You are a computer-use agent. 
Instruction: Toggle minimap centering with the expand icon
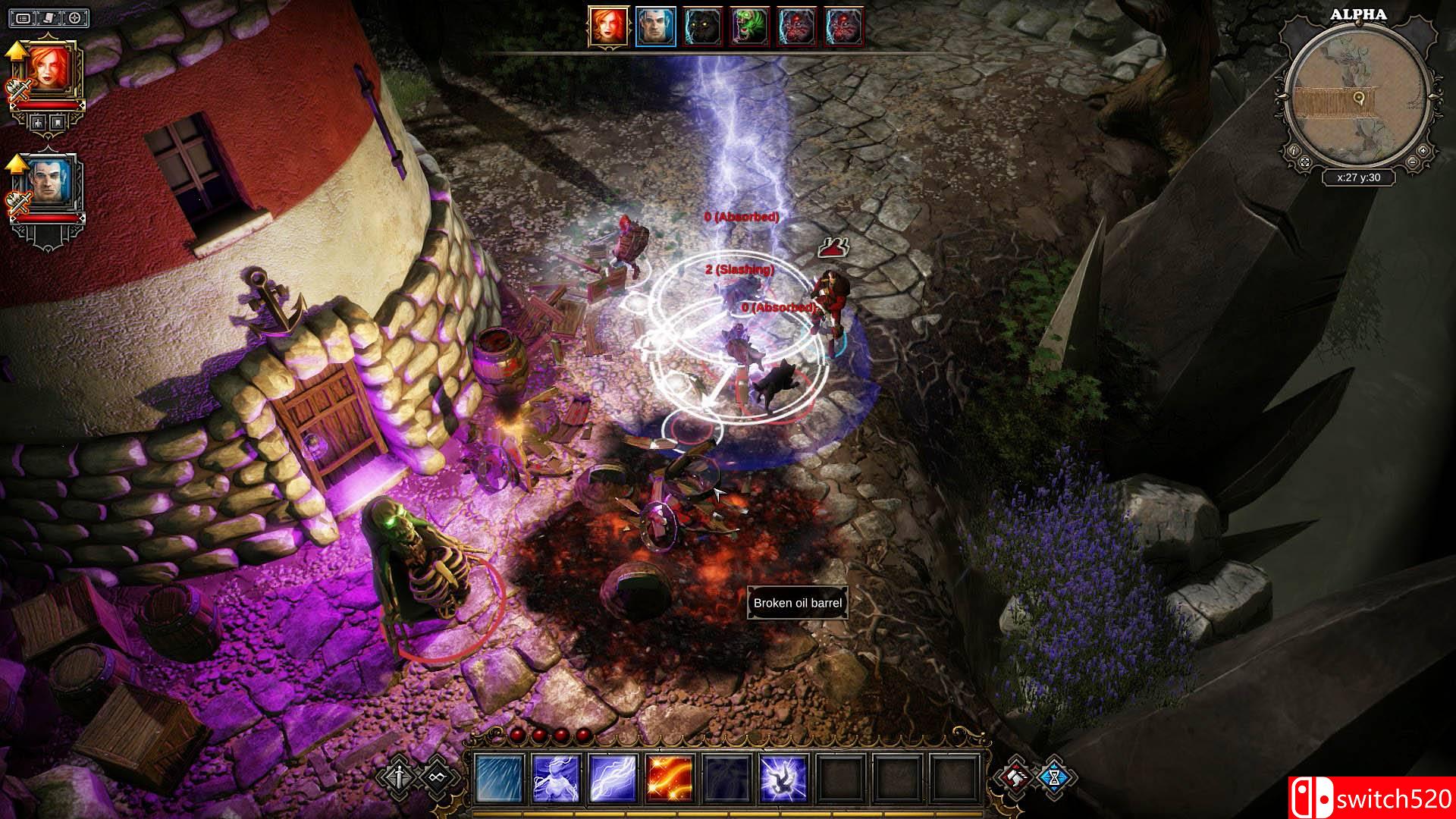tap(1305, 162)
